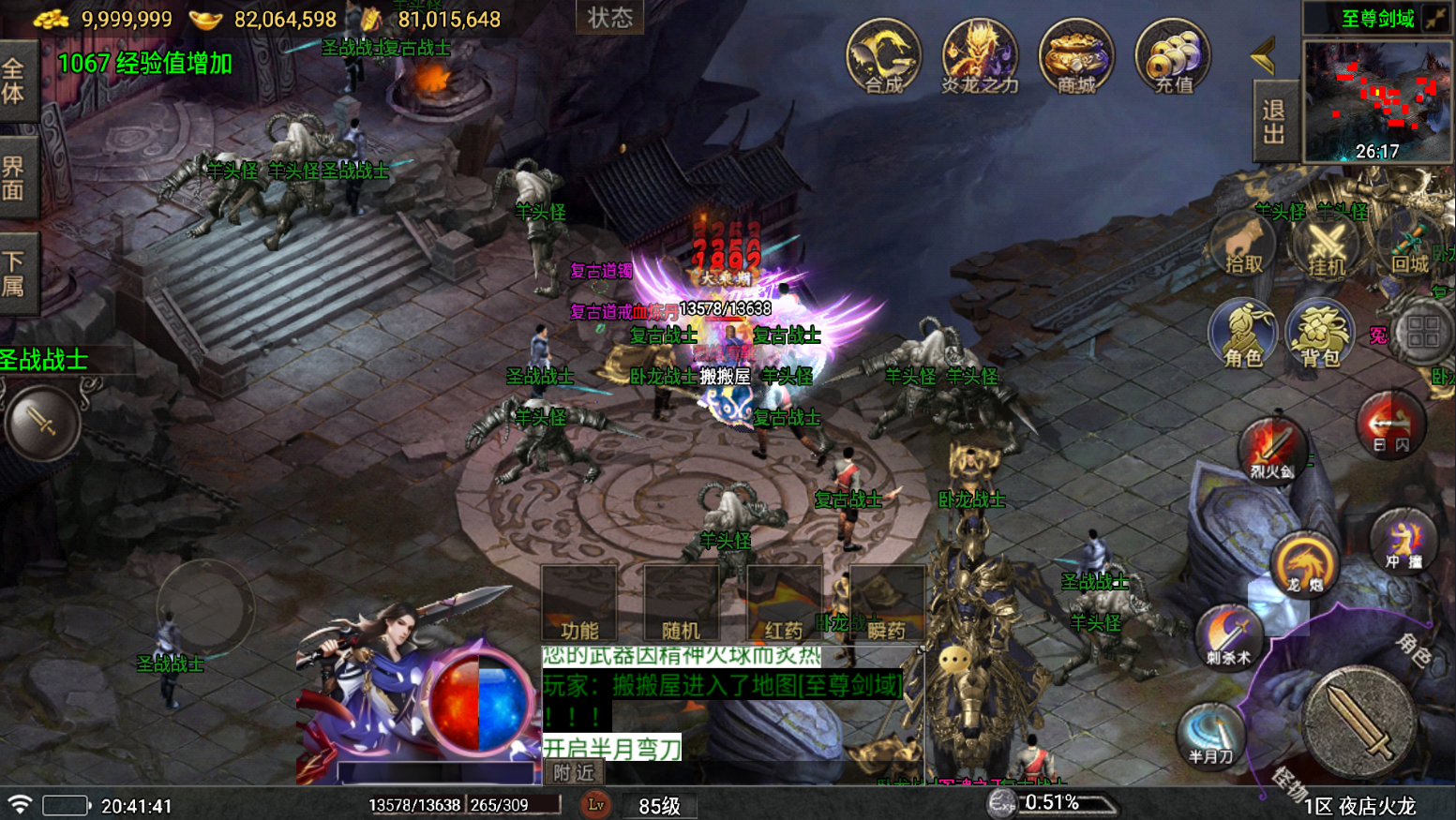Open the 合成 synthesis menu
Viewport: 1456px width, 820px height.
[x=883, y=57]
